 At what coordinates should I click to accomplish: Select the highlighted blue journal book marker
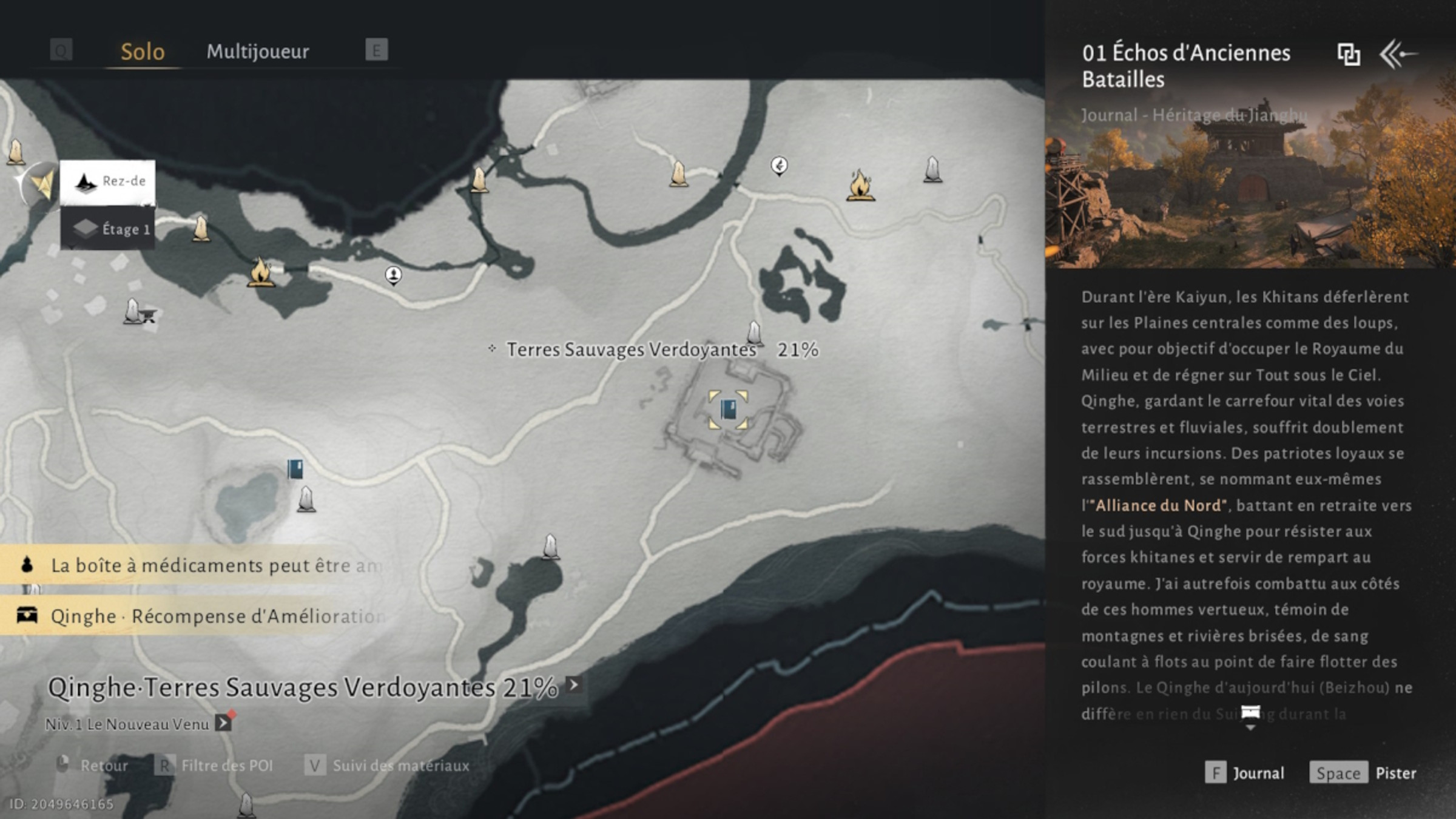click(728, 410)
